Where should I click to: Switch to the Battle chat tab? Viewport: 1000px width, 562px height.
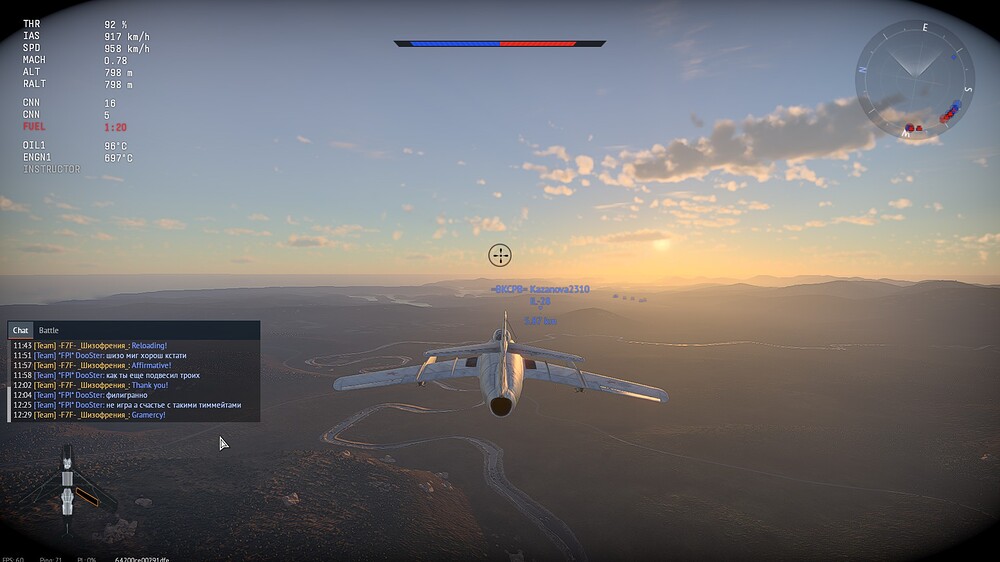coord(49,330)
